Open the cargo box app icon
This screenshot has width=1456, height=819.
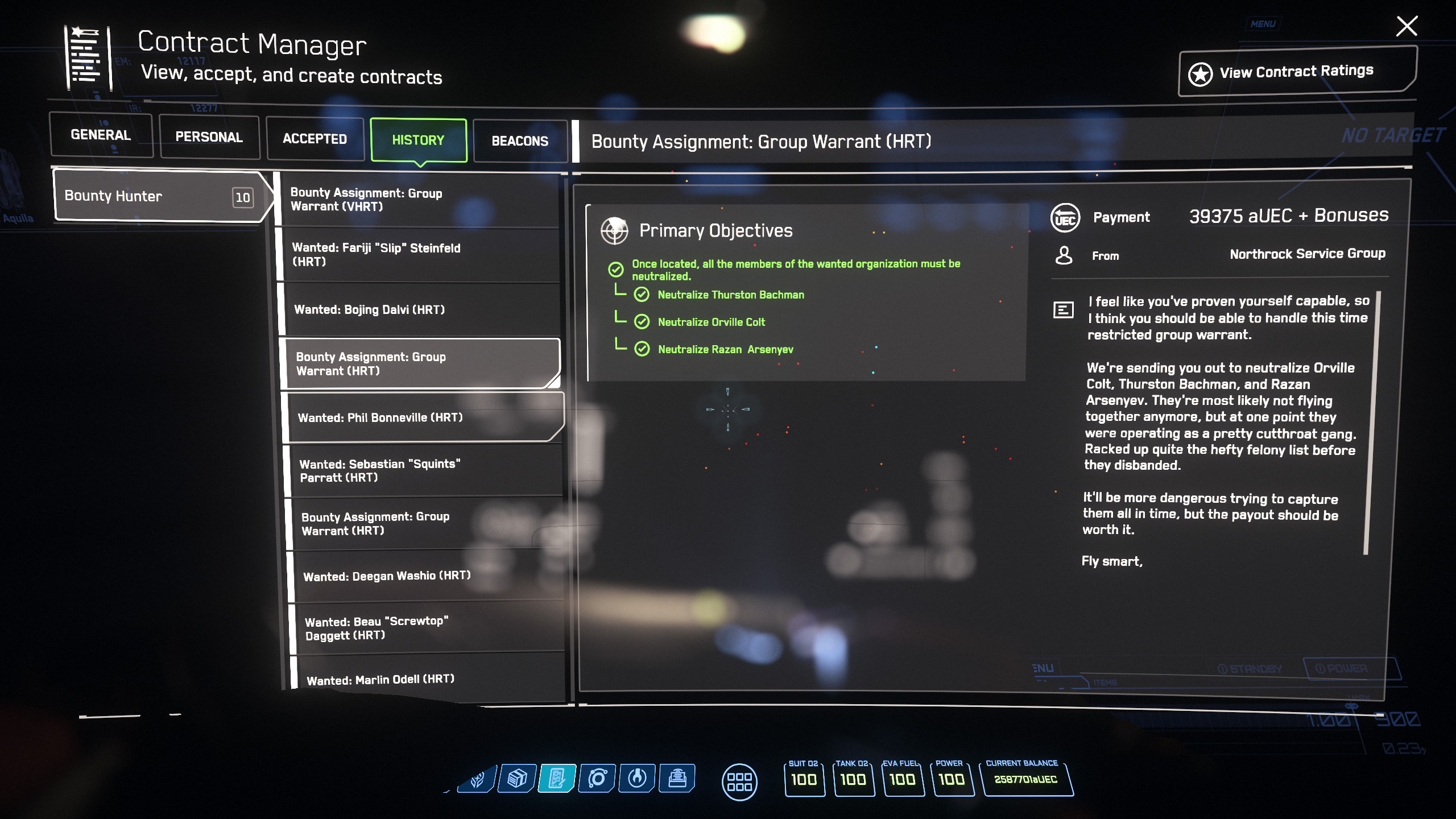517,778
